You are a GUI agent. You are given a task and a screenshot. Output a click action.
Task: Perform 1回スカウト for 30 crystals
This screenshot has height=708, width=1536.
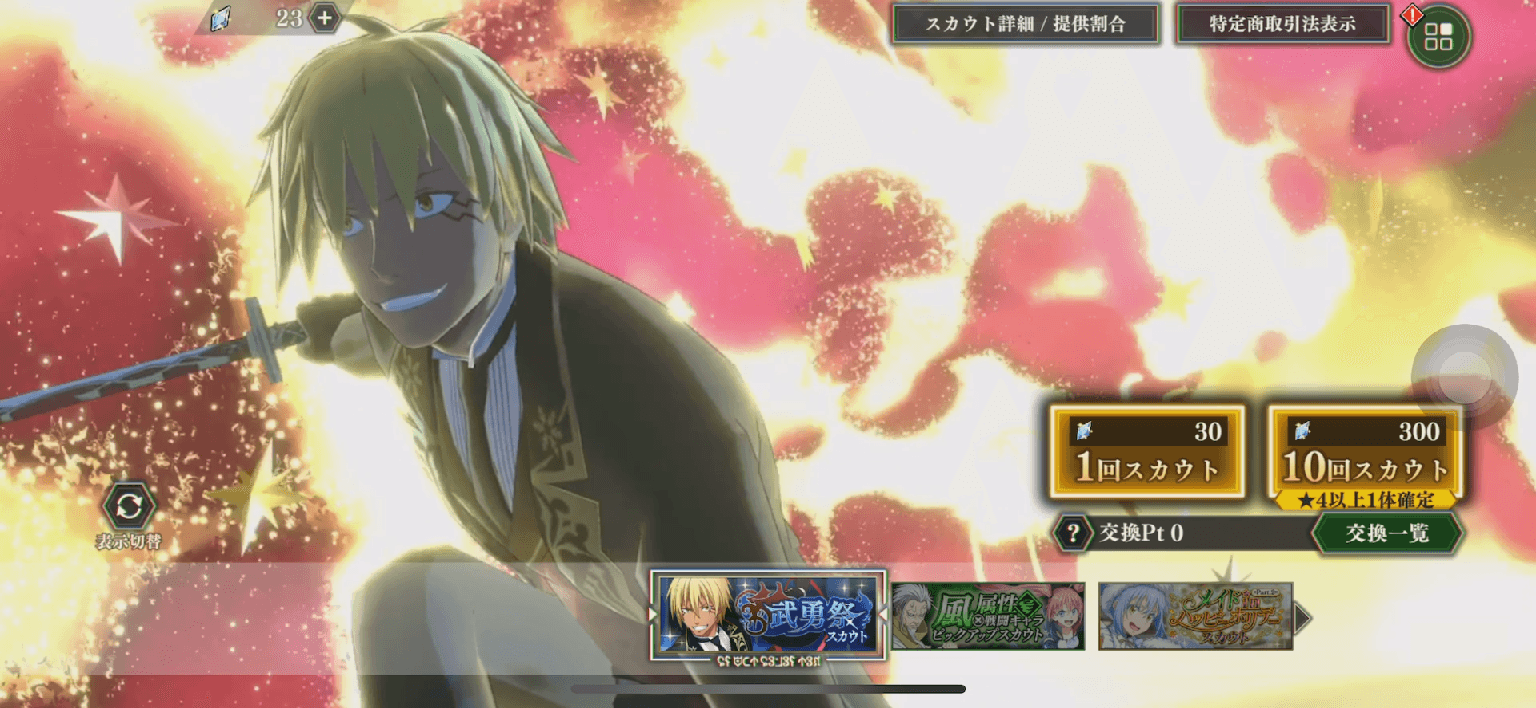[x=1147, y=451]
